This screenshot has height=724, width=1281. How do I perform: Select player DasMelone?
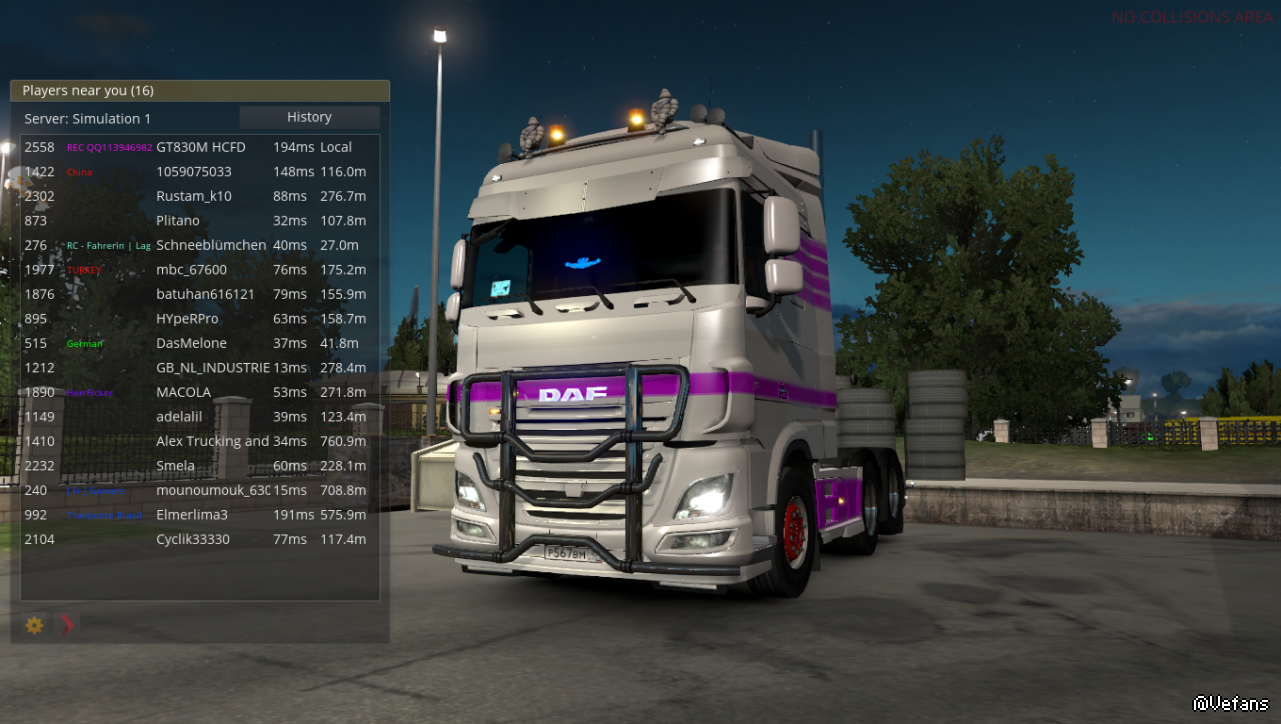pyautogui.click(x=191, y=343)
